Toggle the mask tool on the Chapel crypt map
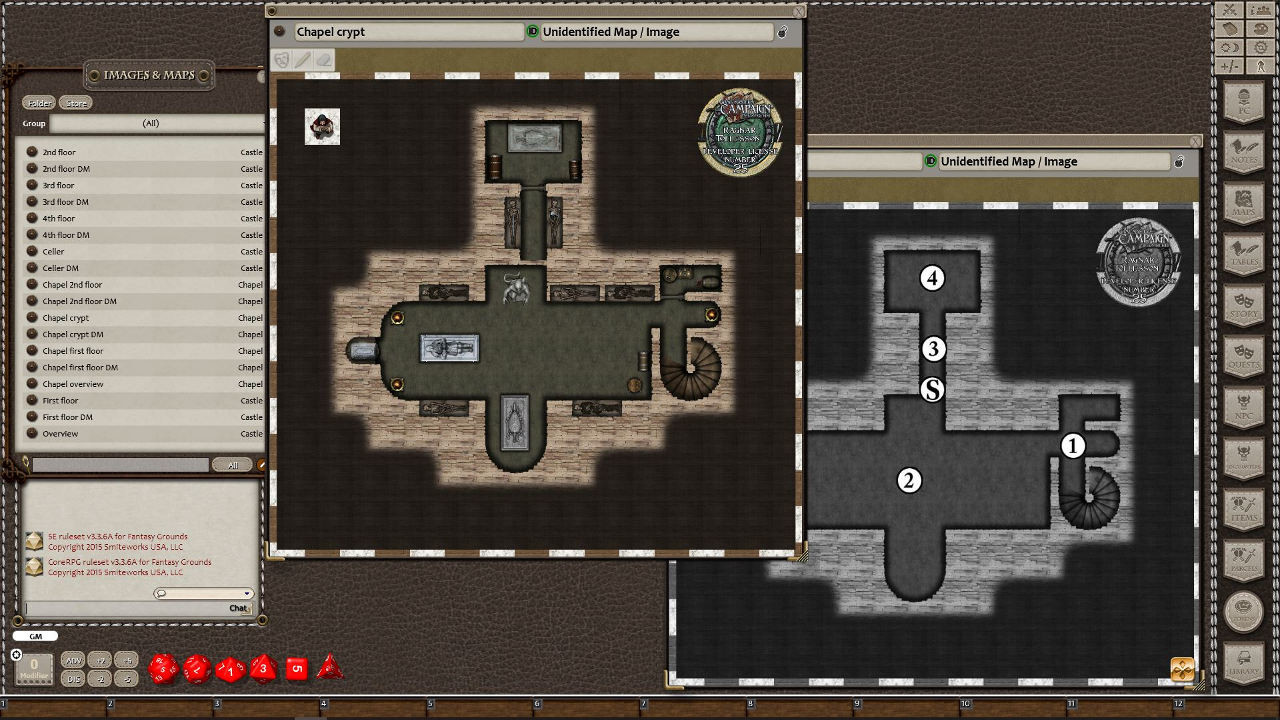1280x720 pixels. point(282,59)
